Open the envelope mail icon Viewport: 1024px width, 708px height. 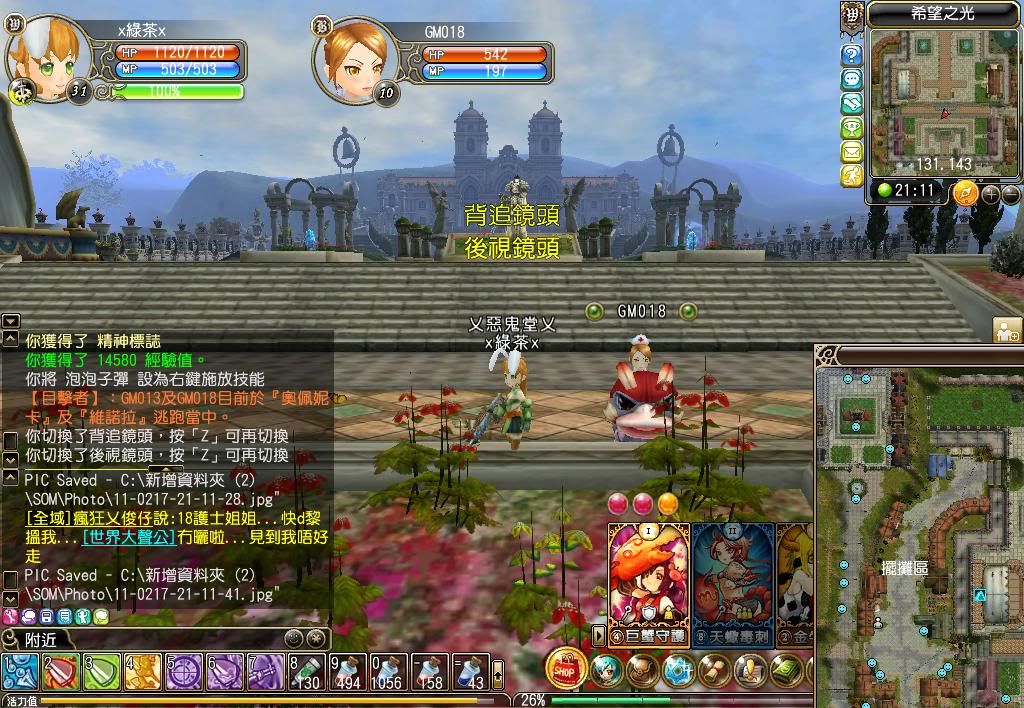[x=852, y=152]
